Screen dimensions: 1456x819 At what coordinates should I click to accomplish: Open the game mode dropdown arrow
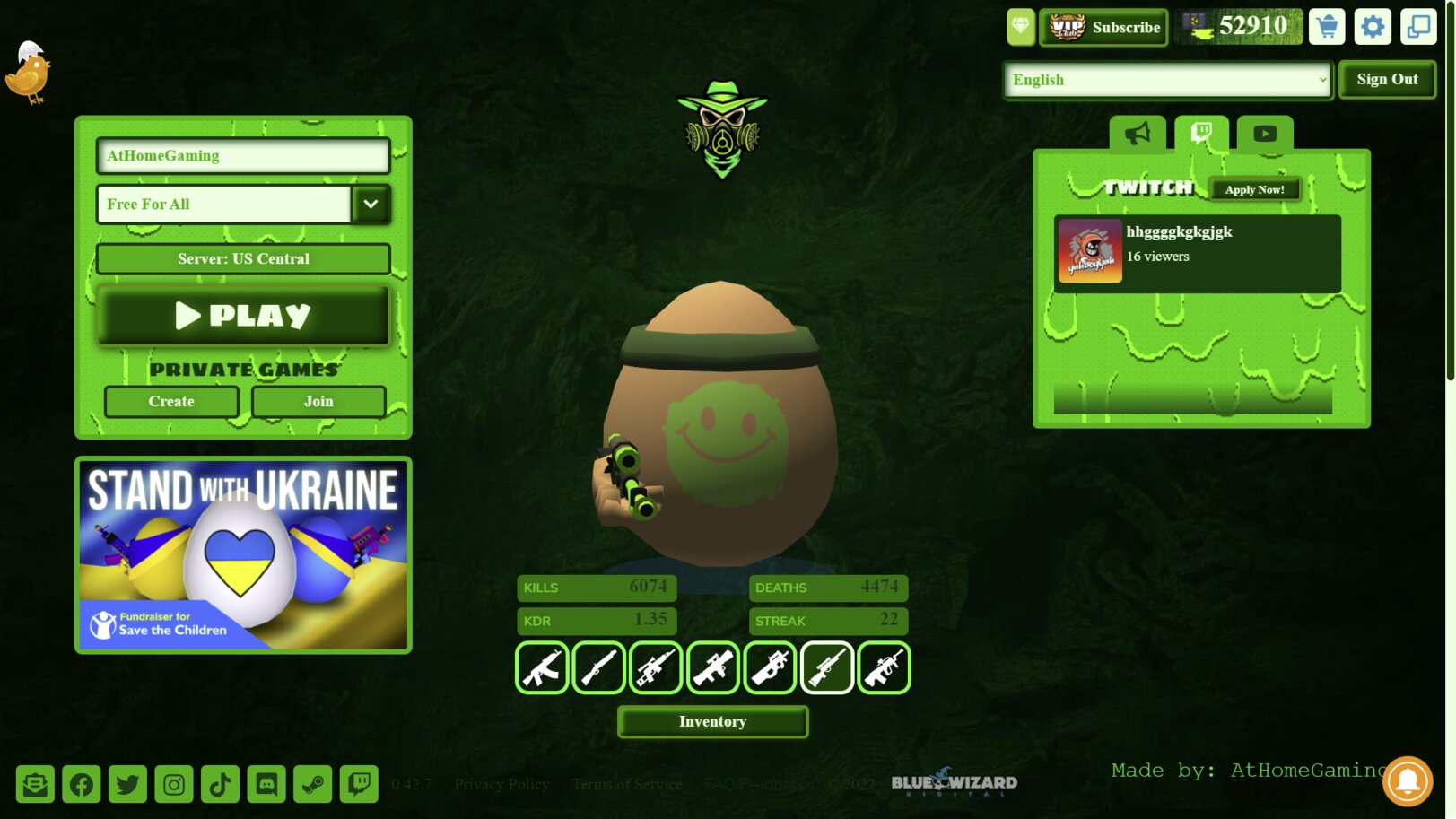(x=371, y=205)
